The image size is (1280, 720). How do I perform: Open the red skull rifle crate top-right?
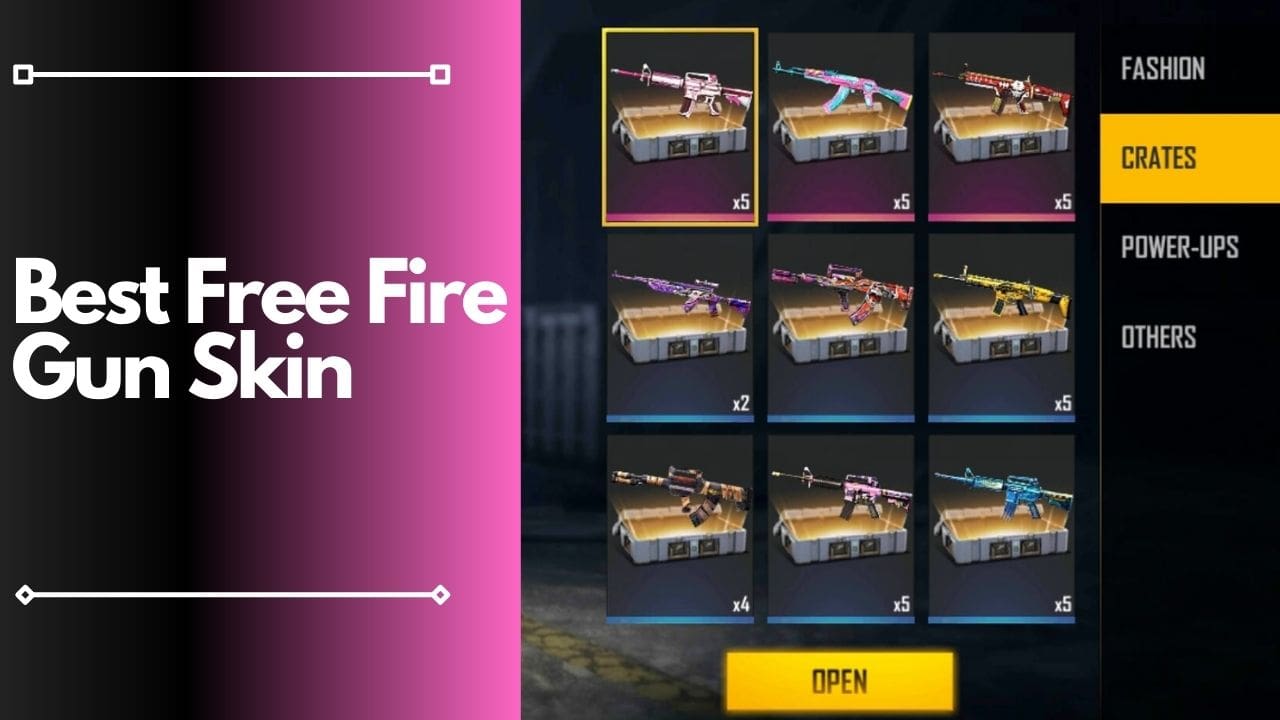1000,120
